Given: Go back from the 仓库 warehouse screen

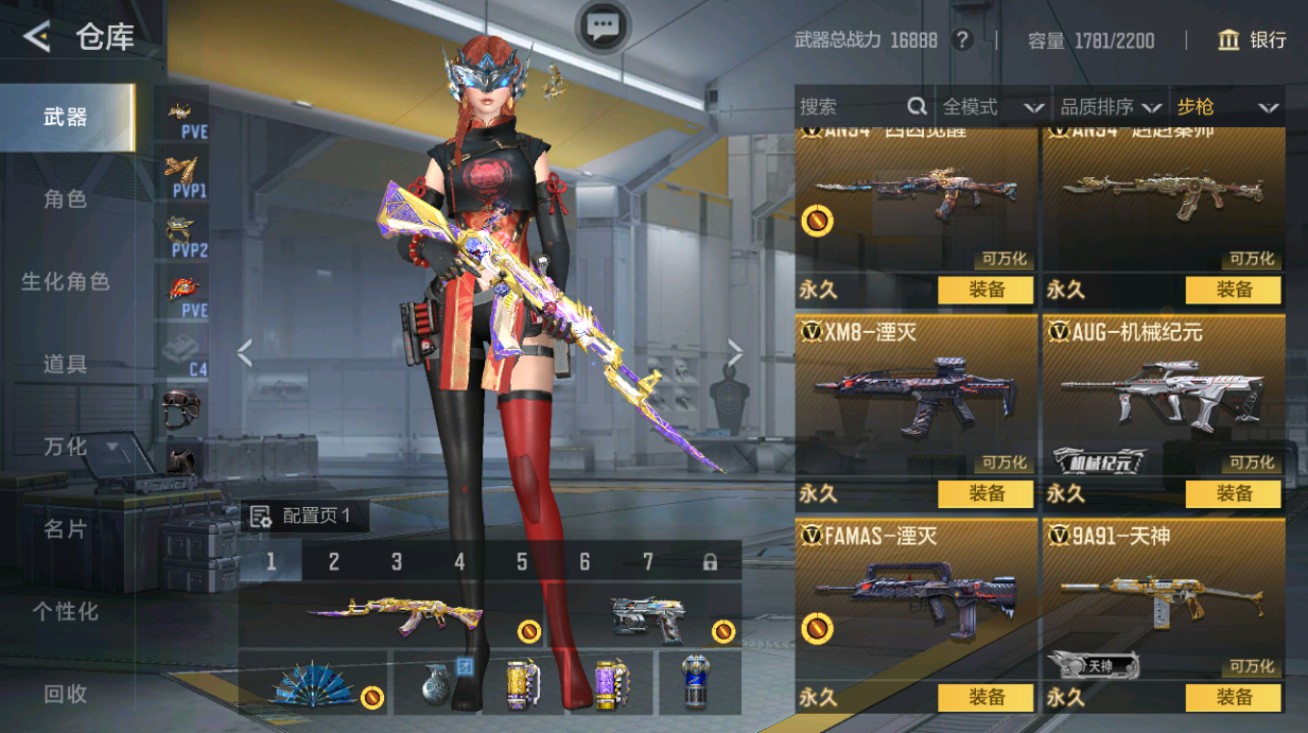Looking at the screenshot, I should (x=37, y=37).
